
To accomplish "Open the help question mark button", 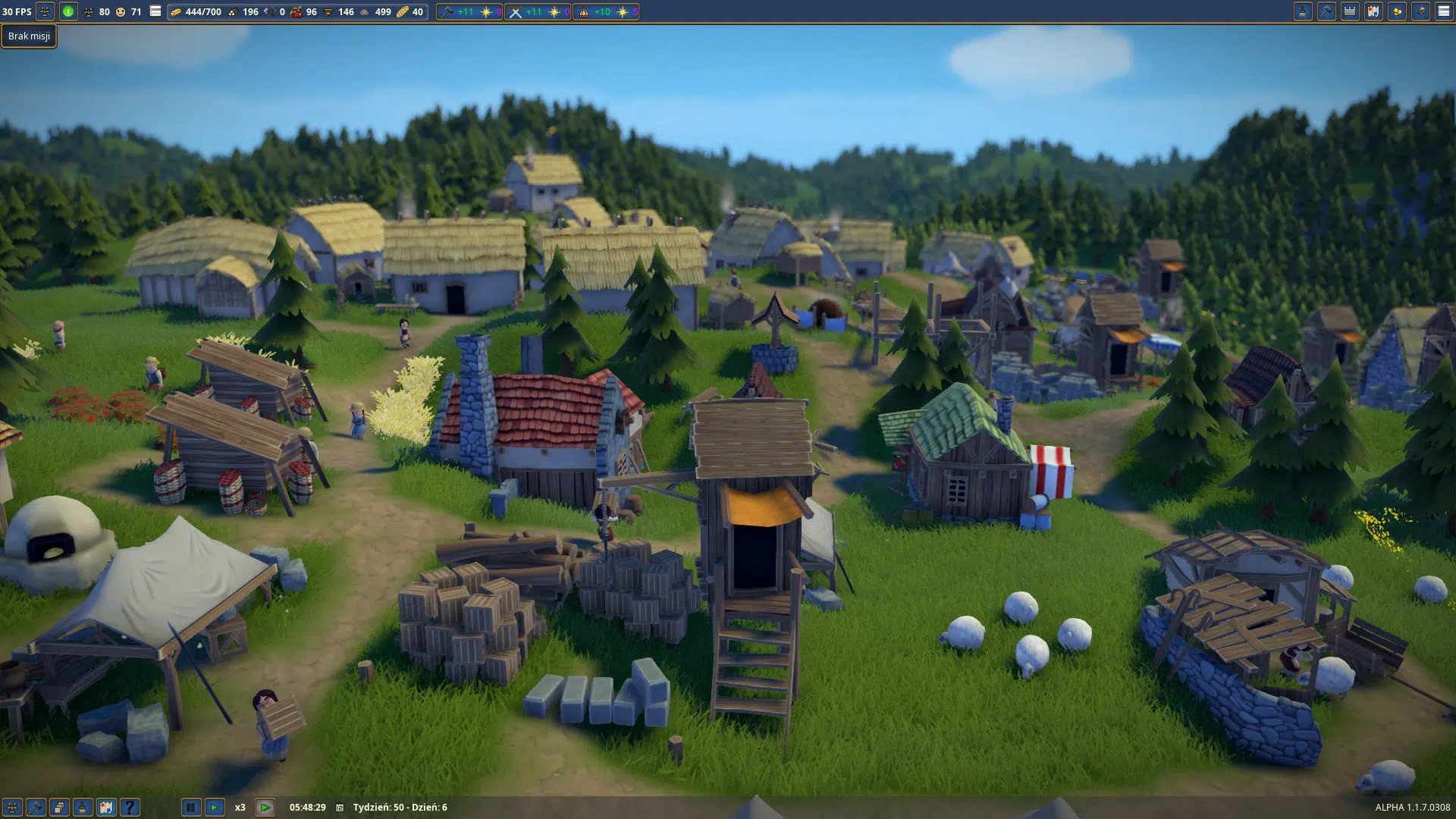I will click(130, 808).
